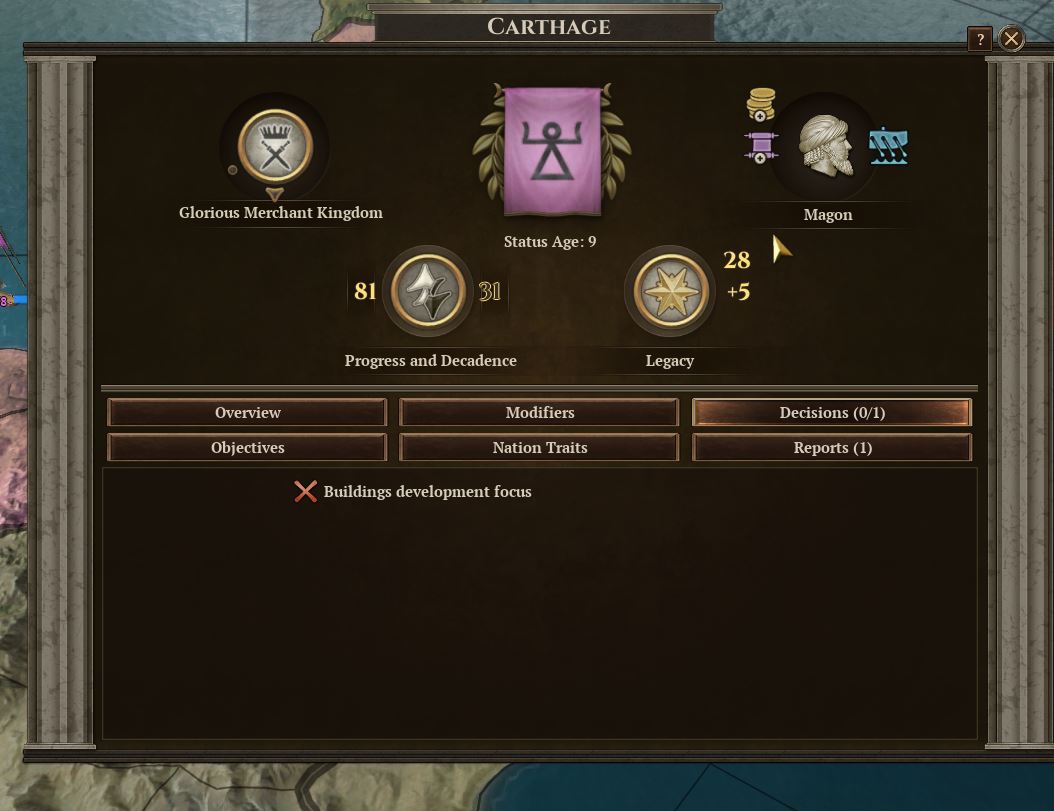Click the Glorious Merchant Kingdom government icon
This screenshot has width=1054, height=811.
coord(275,148)
